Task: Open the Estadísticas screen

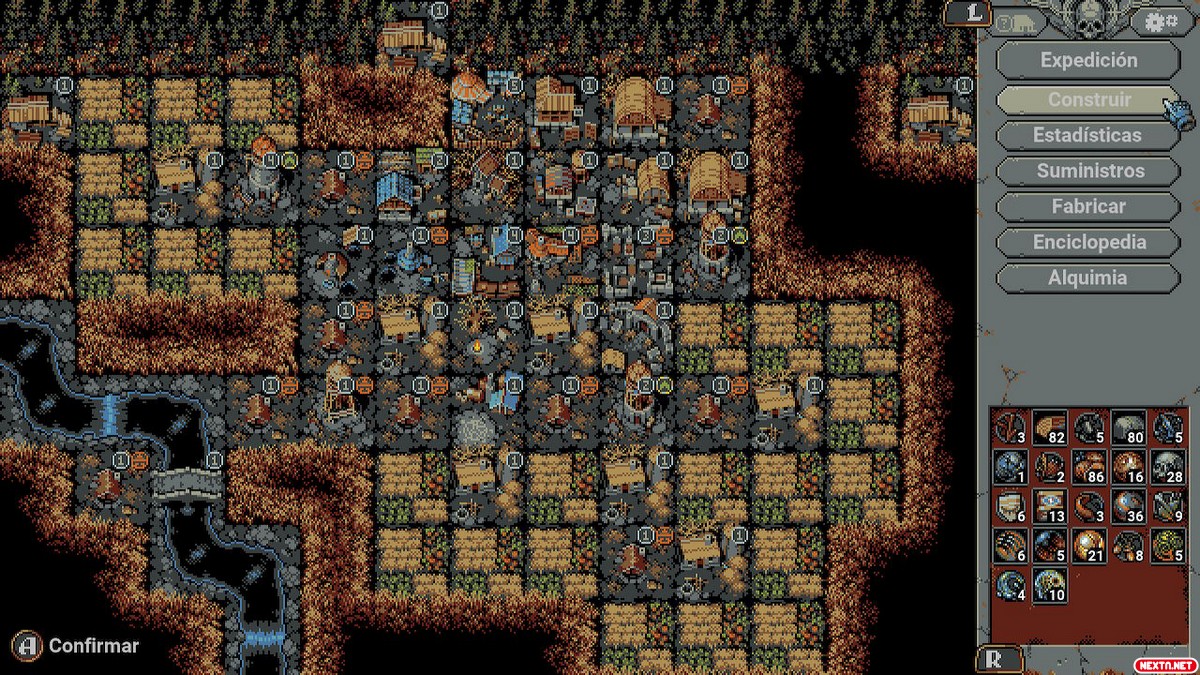Action: pos(1088,135)
